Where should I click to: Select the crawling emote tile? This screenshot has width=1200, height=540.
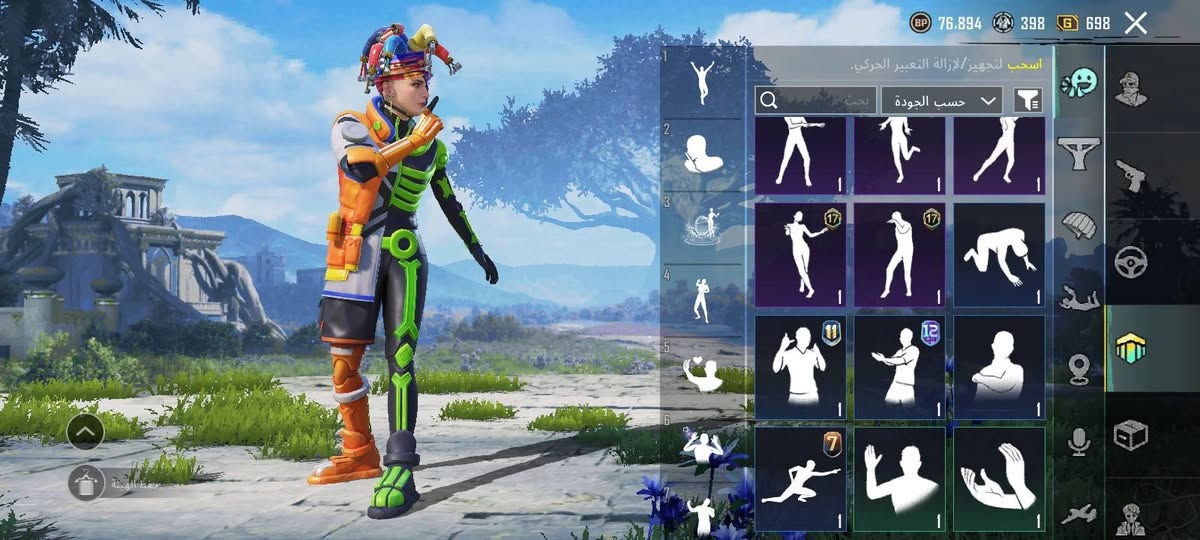click(x=999, y=255)
